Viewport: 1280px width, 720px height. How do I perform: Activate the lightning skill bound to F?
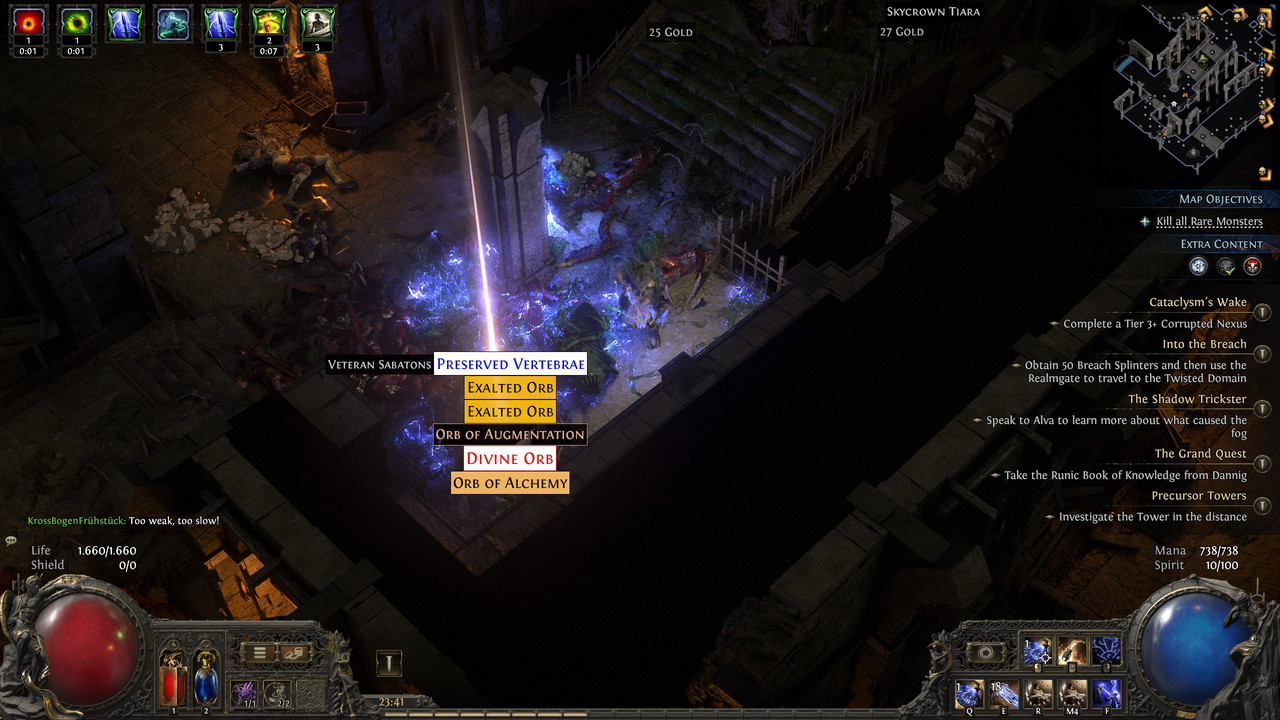click(1107, 693)
